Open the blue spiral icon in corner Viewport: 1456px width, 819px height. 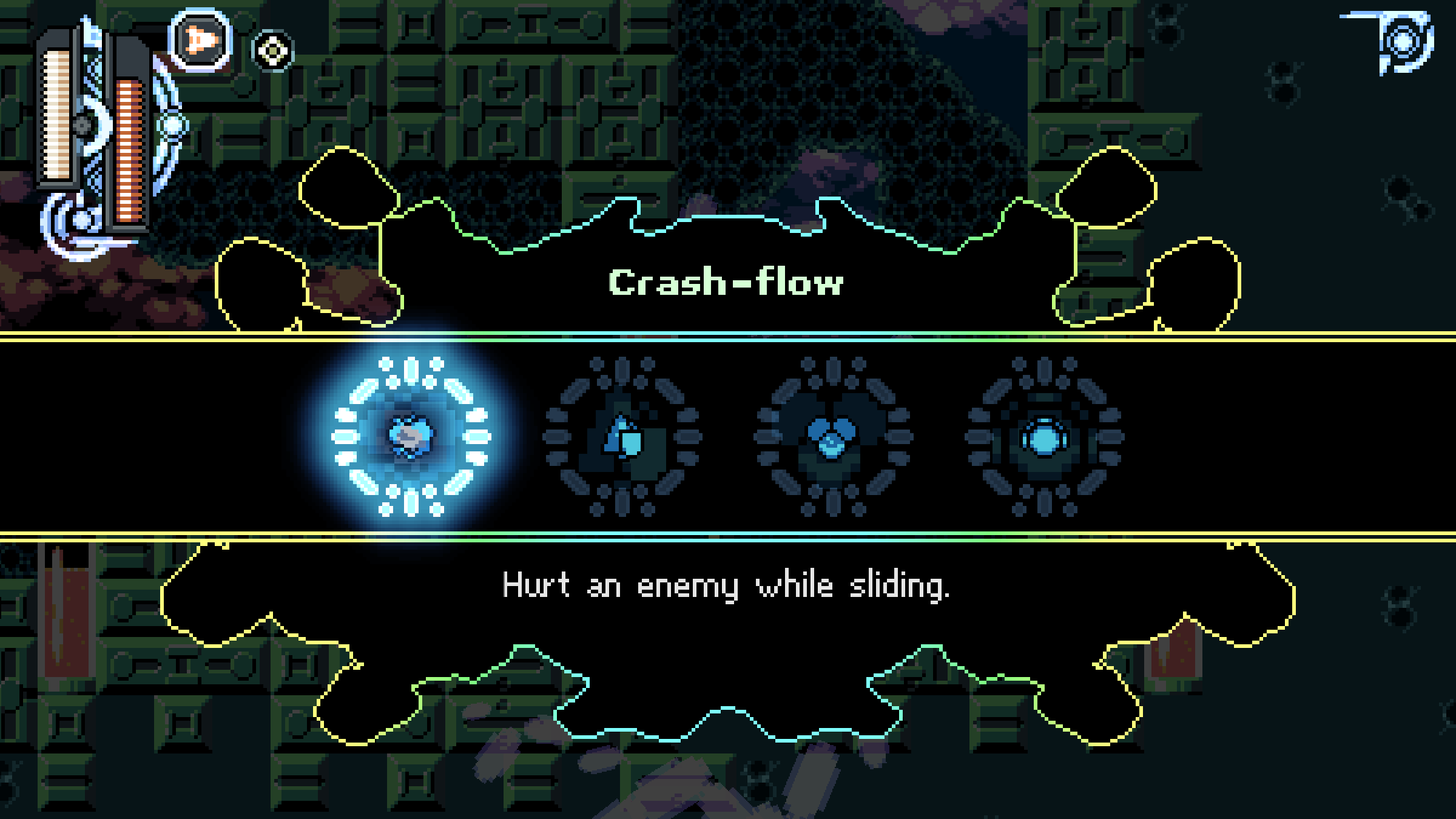click(1403, 42)
